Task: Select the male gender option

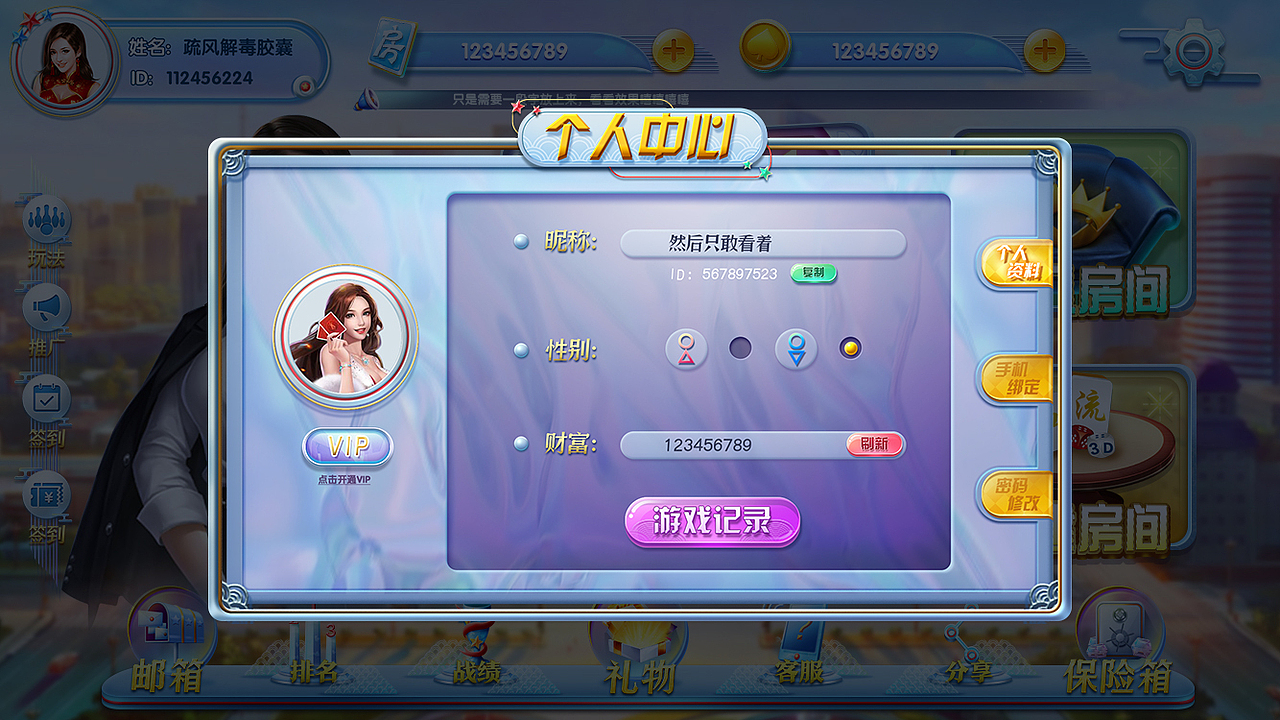Action: [795, 350]
